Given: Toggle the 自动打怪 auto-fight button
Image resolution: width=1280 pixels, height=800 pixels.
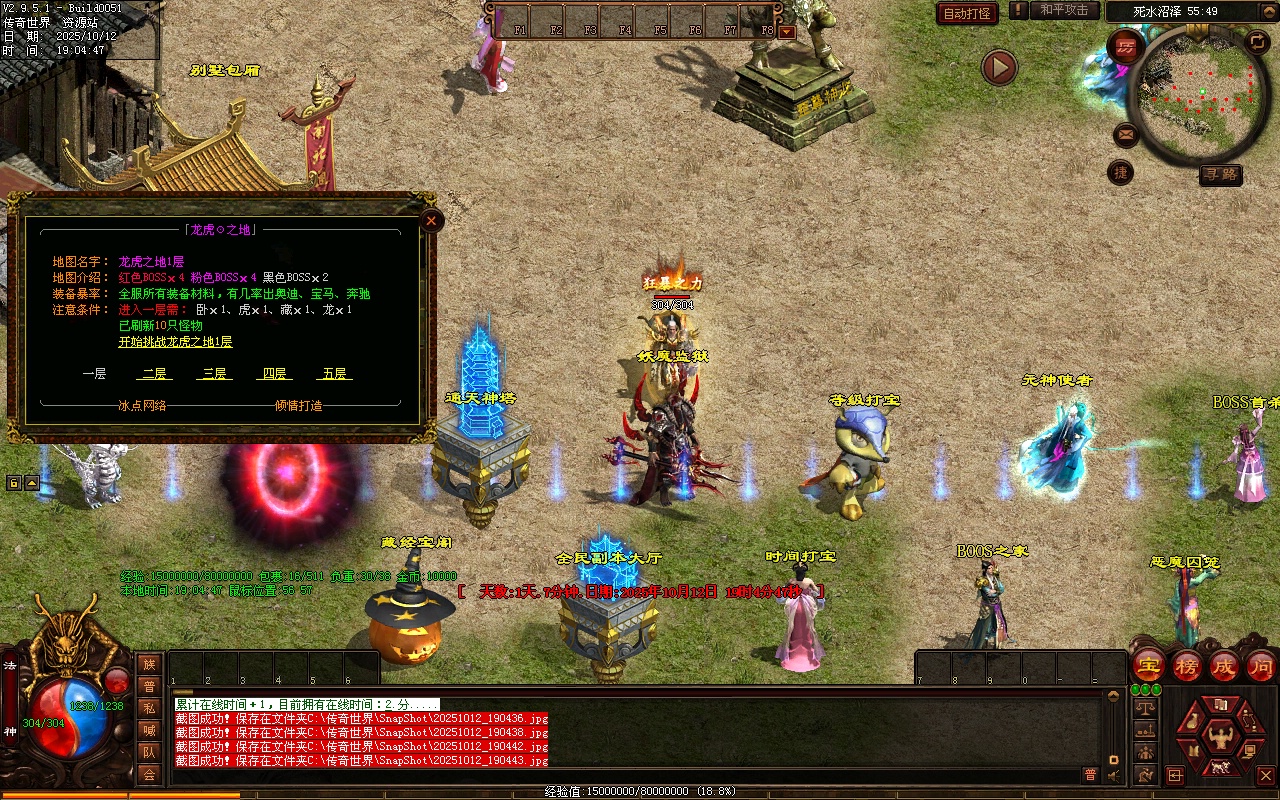Looking at the screenshot, I should [967, 13].
